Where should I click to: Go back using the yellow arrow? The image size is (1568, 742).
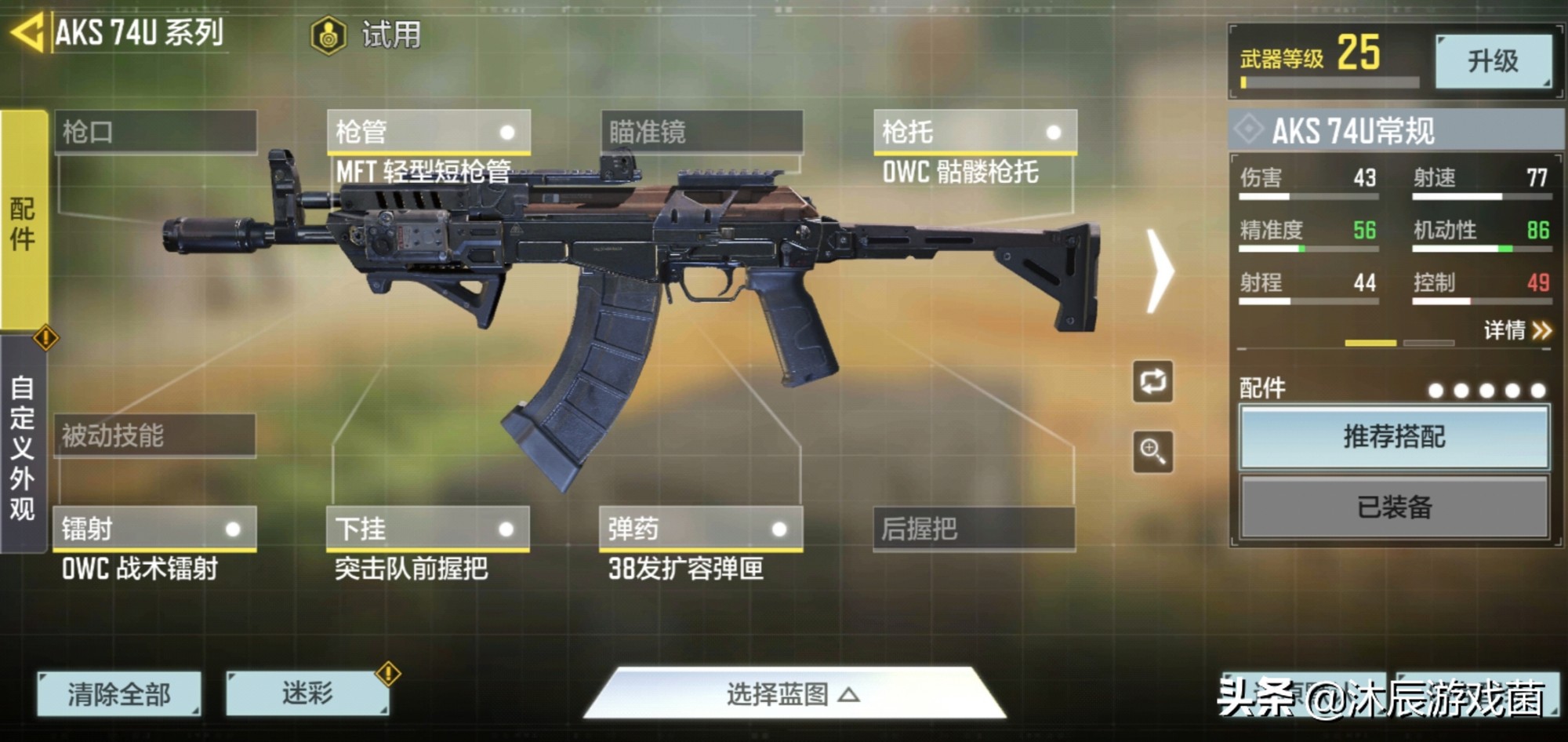coord(27,34)
